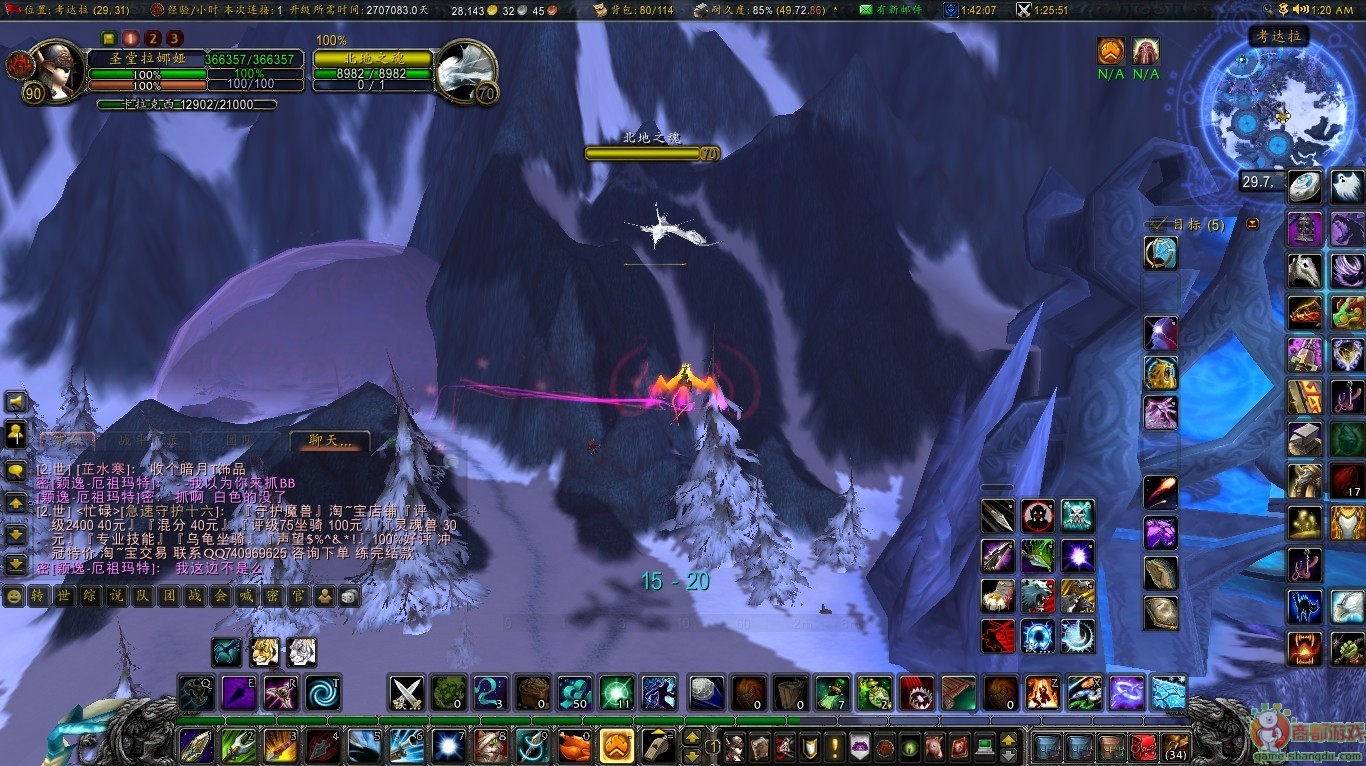Viewport: 1366px width, 766px height.
Task: Click the target's white dragon portrait
Action: coord(465,71)
